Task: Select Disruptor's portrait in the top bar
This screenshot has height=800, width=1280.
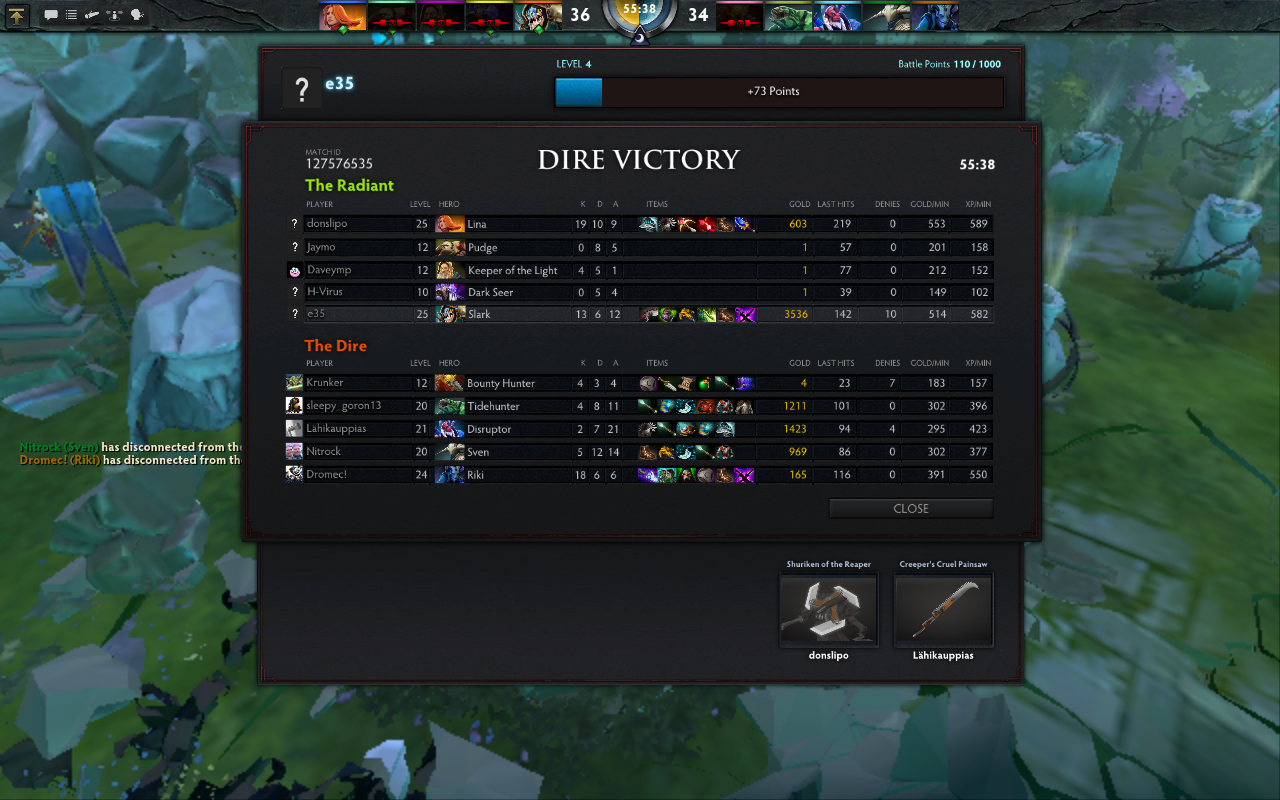Action: pos(837,16)
